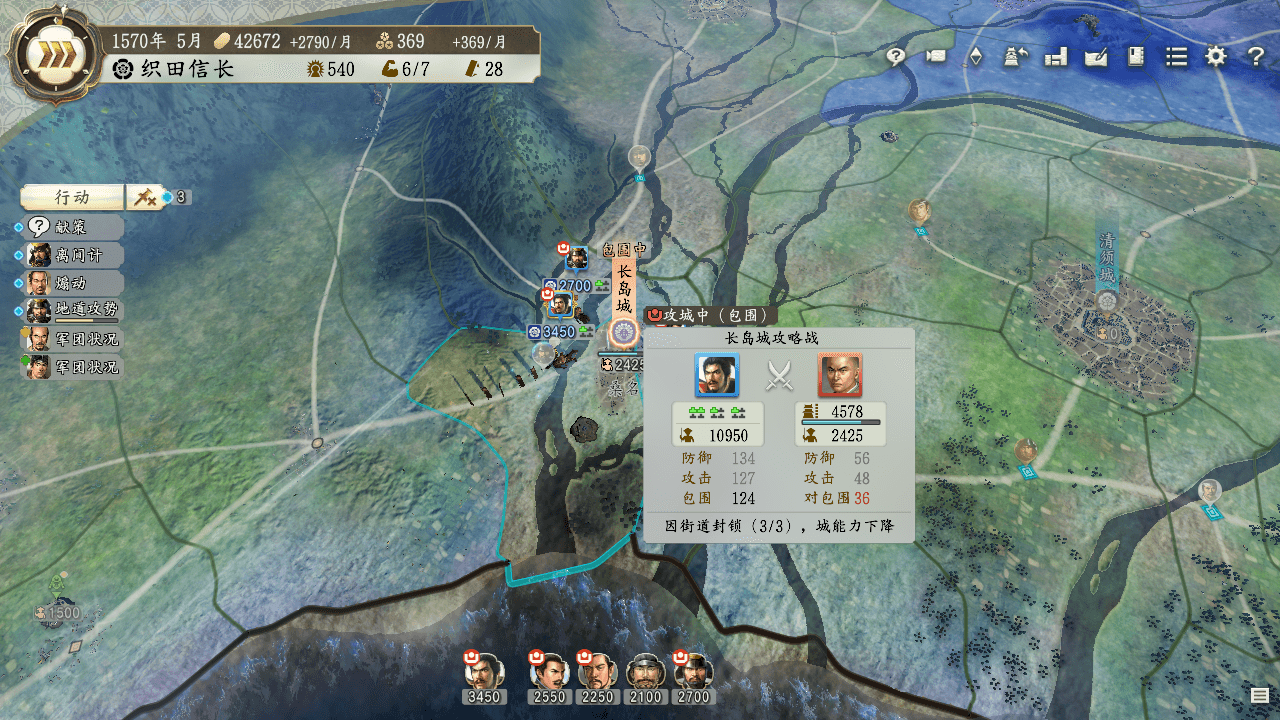This screenshot has height=720, width=1280.
Task: Open the 行动 action panel
Action: (x=73, y=197)
